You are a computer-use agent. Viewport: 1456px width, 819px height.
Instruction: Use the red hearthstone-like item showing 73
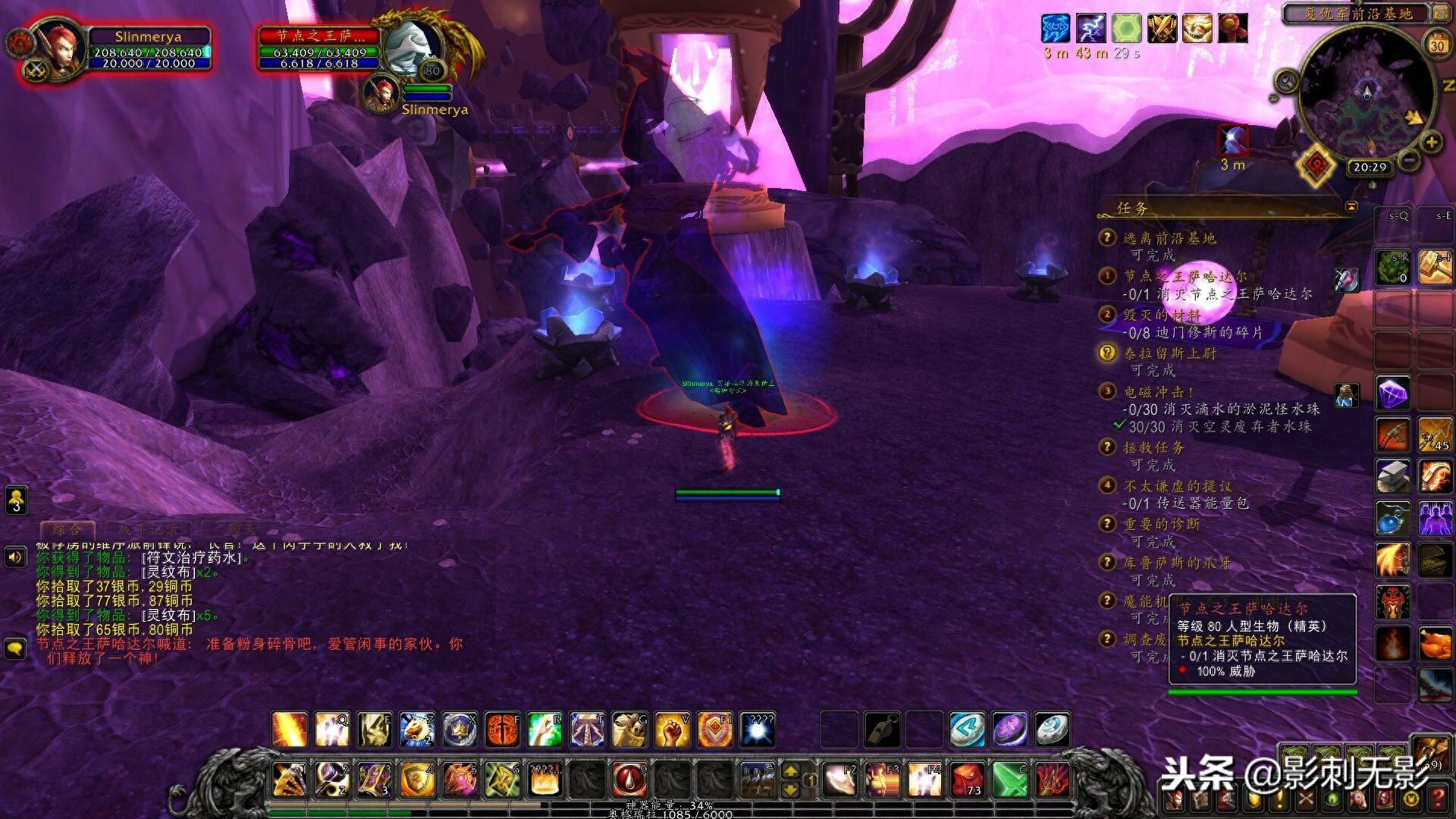(968, 779)
